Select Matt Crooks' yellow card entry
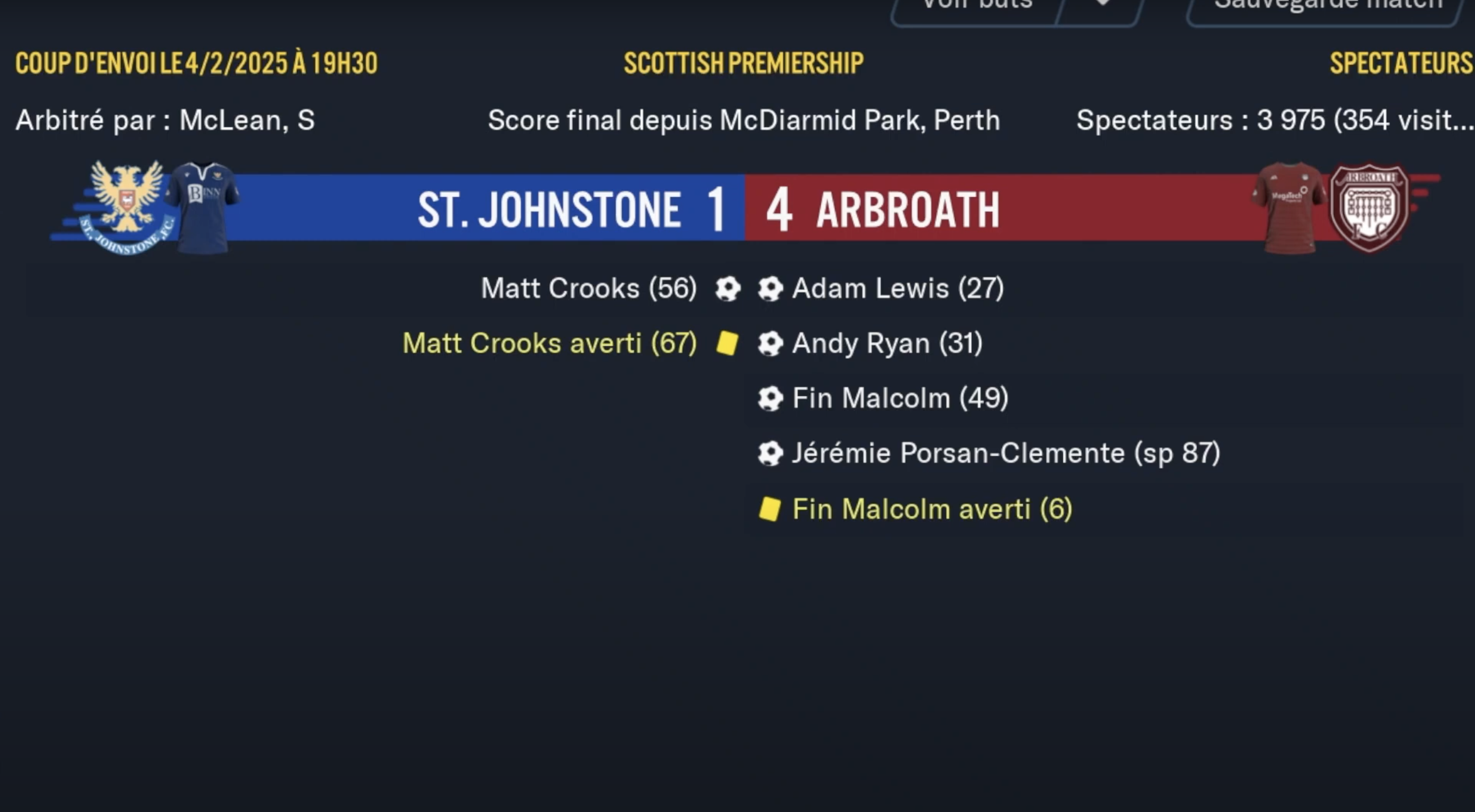1475x812 pixels. click(550, 343)
